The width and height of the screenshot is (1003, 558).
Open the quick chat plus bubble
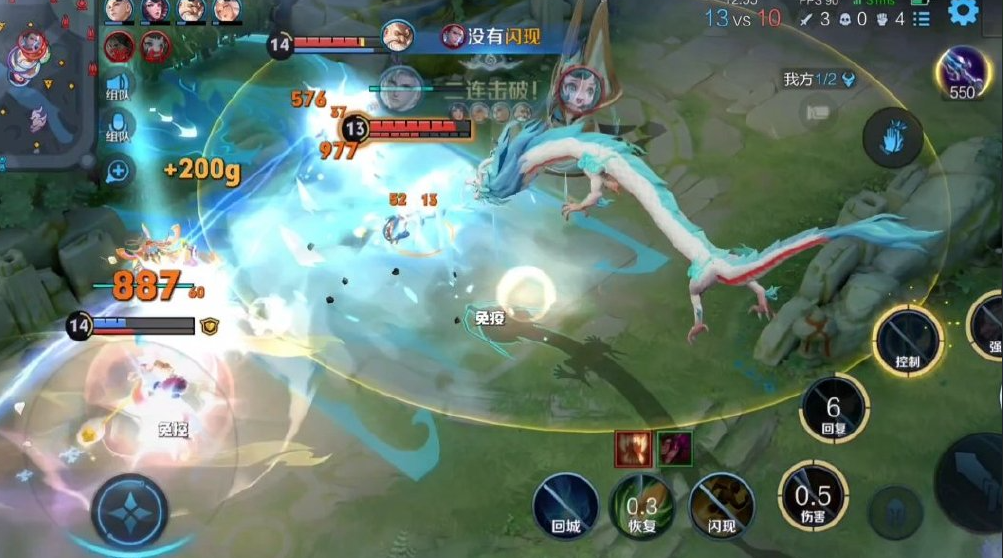tap(119, 171)
